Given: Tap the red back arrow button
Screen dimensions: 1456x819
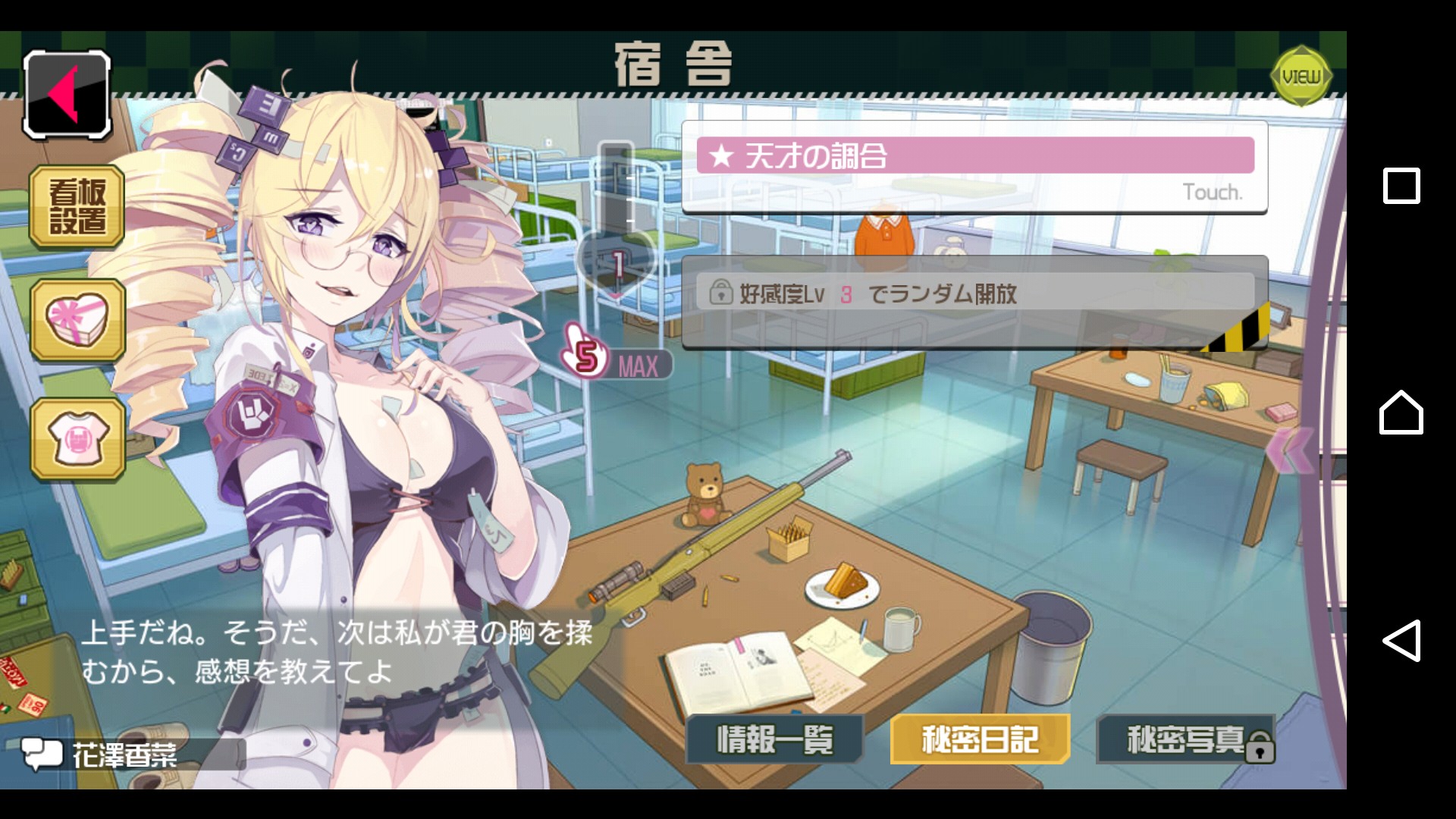Looking at the screenshot, I should pos(67,95).
